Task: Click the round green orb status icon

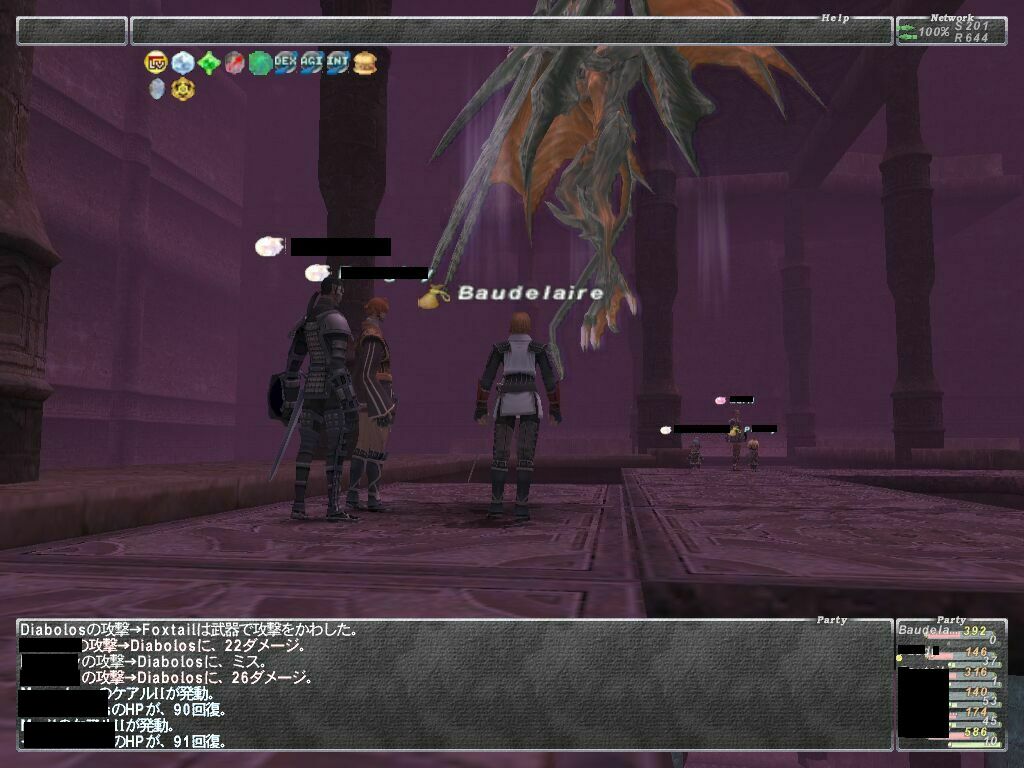Action: pyautogui.click(x=260, y=63)
